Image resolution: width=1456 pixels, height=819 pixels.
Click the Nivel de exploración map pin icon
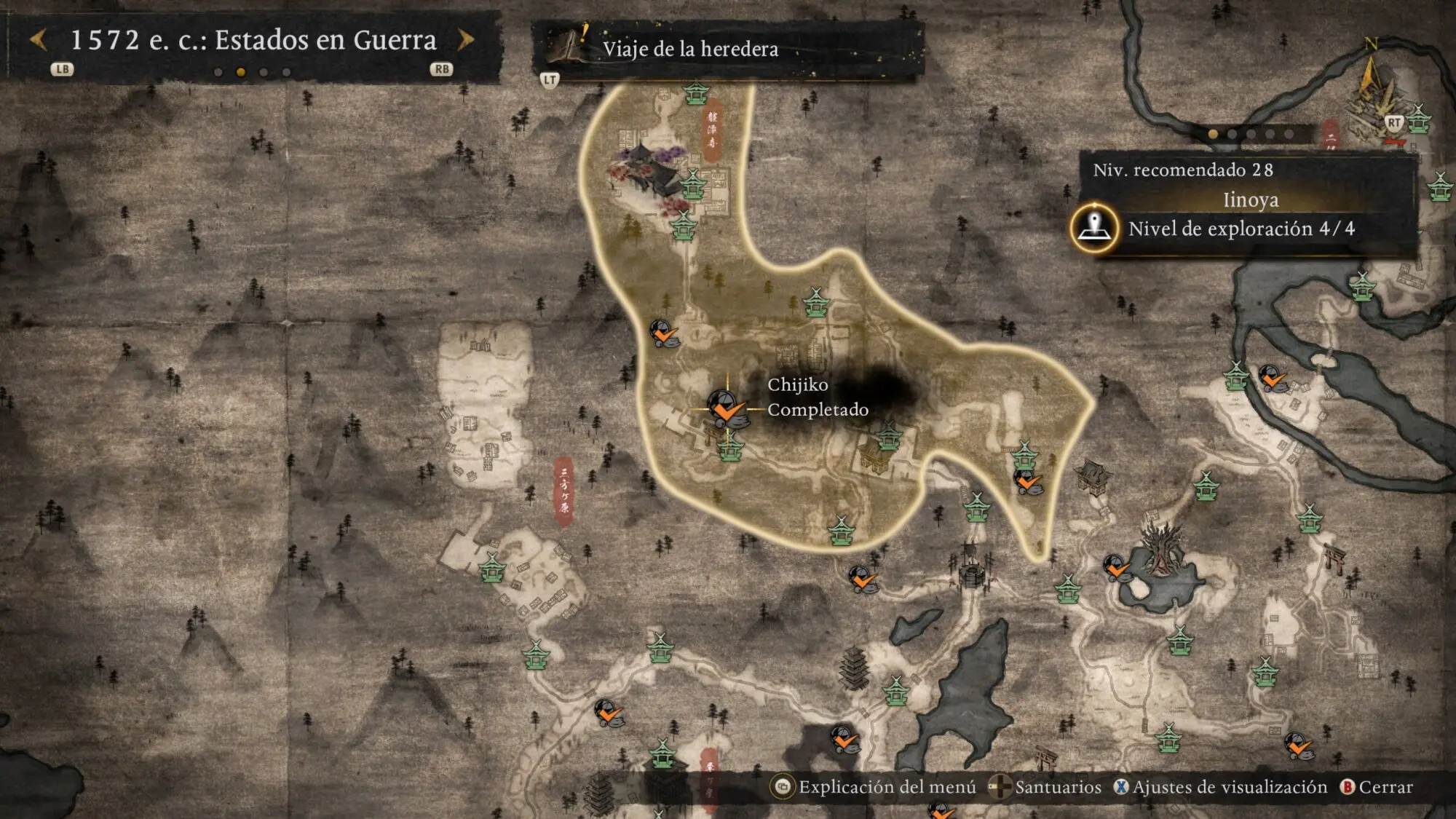click(1094, 228)
